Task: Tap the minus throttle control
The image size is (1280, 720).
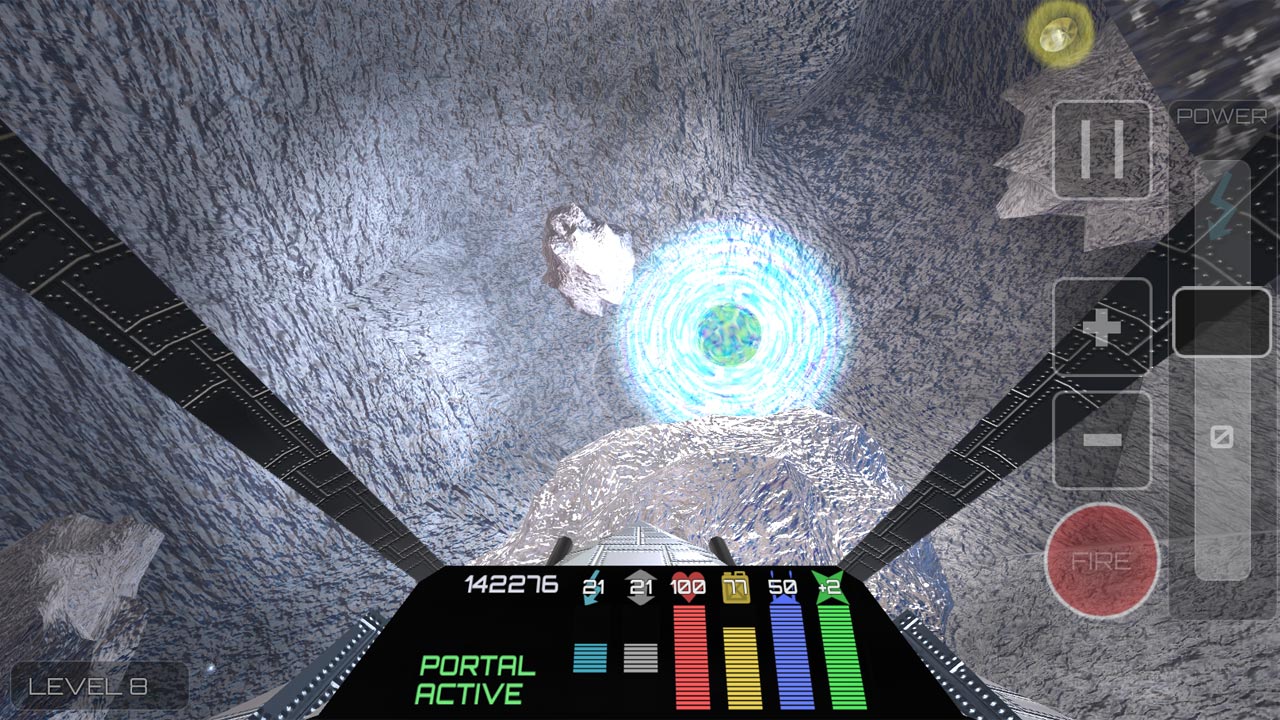Action: tap(1103, 440)
